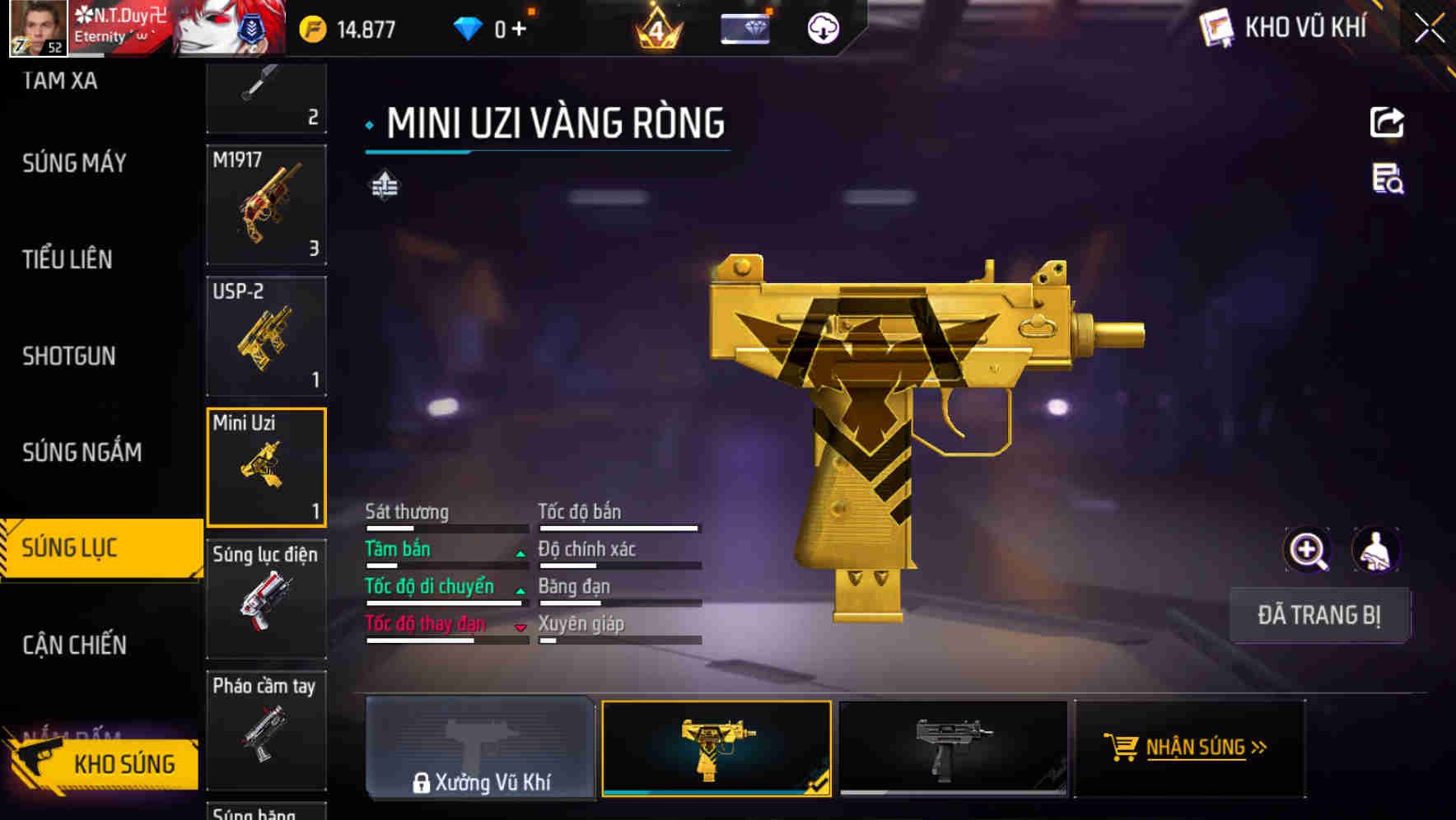Open the locked Xưởng Vũ Khí skin
The height and width of the screenshot is (820, 1456).
480,748
